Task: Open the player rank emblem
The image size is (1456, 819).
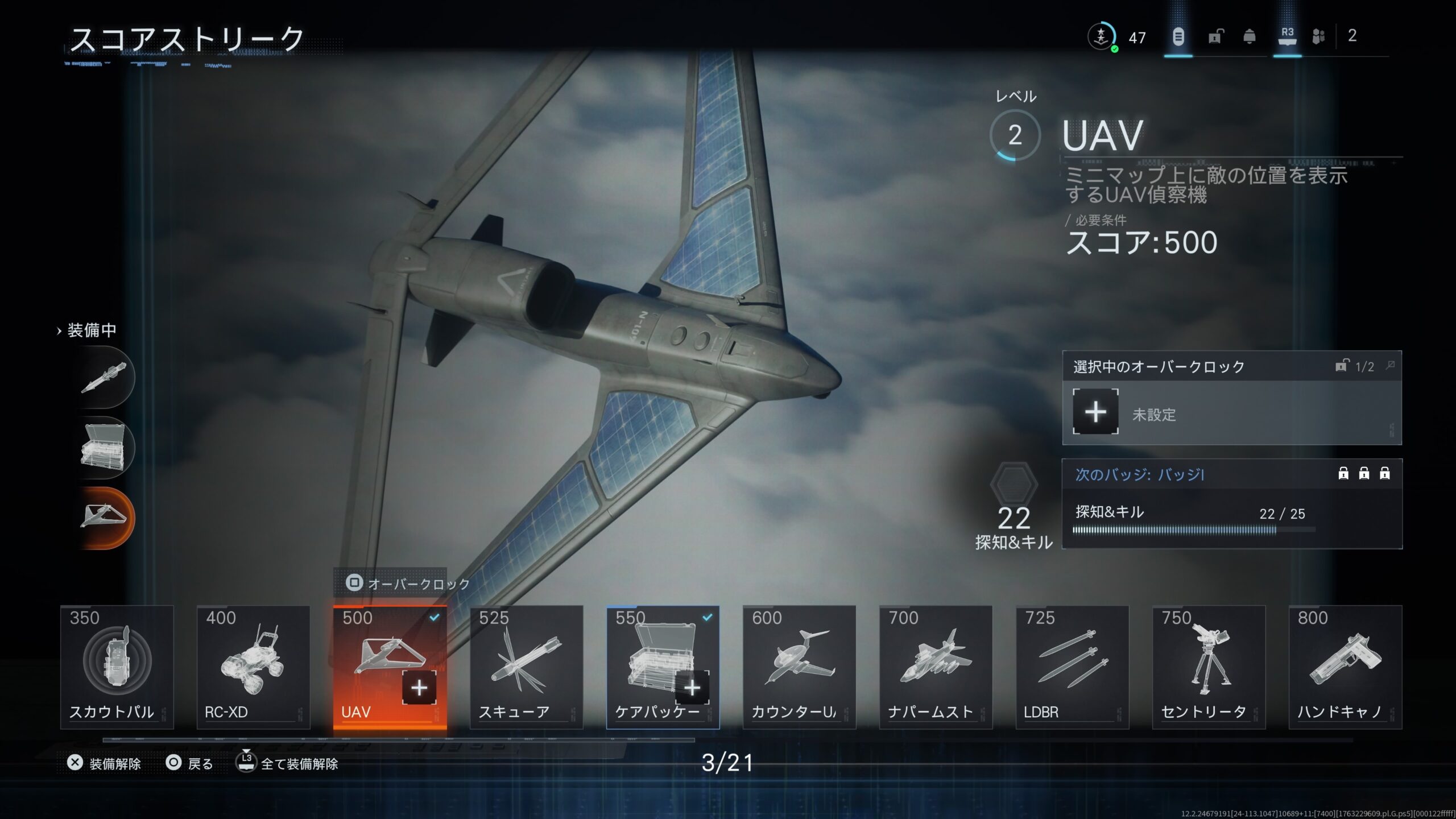Action: coord(1102,37)
